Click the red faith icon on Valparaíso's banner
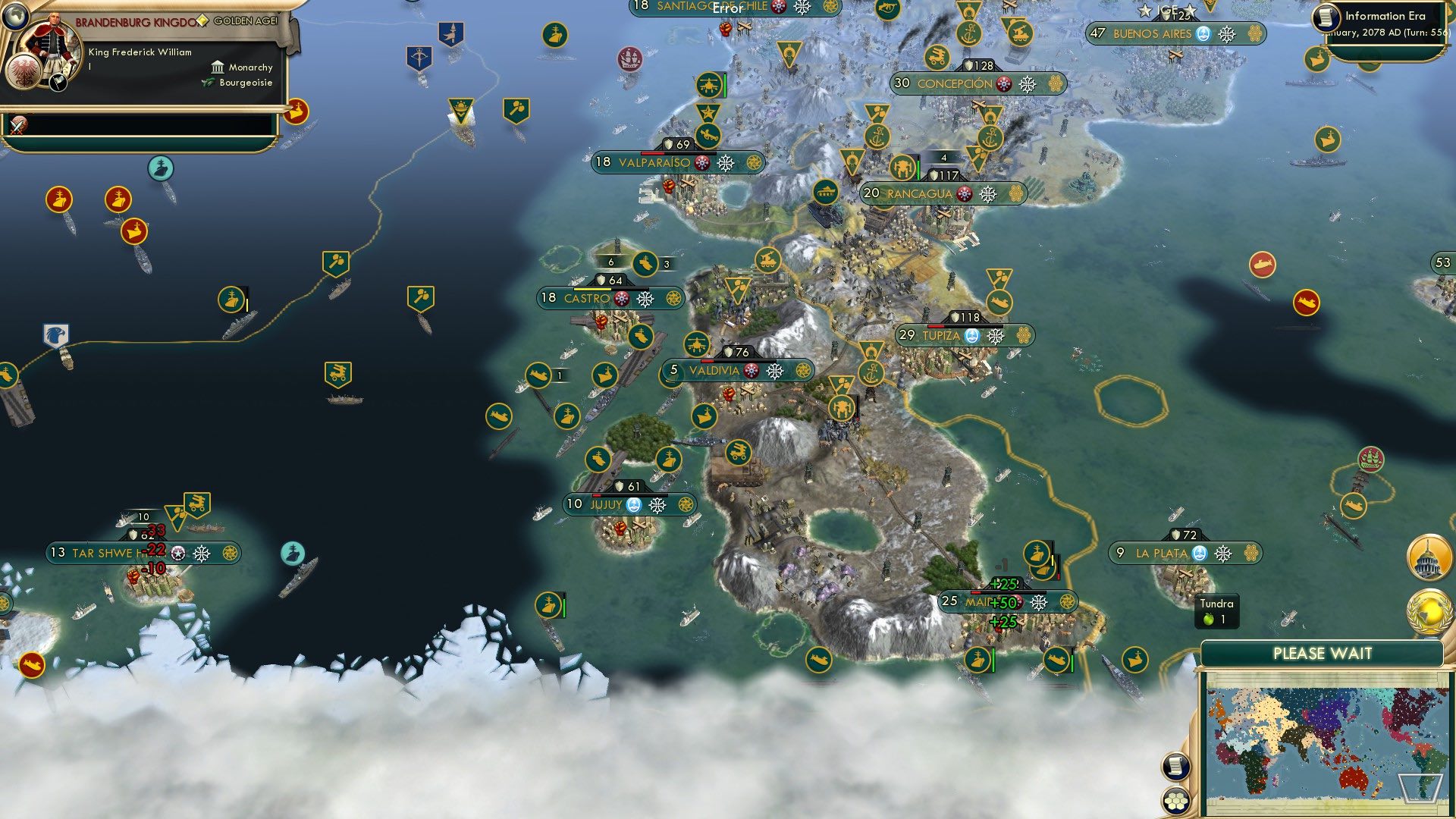The height and width of the screenshot is (819, 1456). (701, 161)
